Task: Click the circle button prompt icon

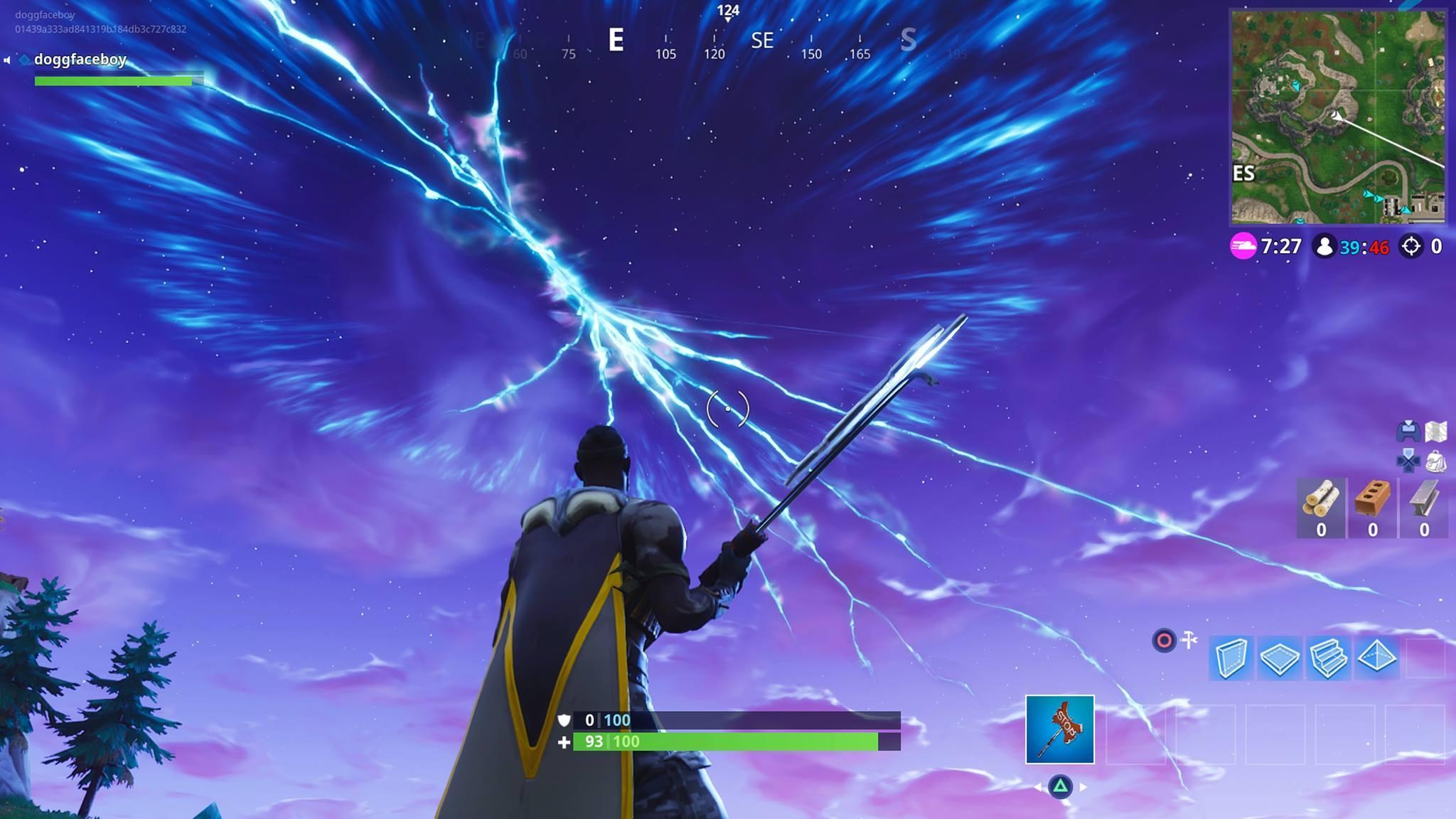Action: coord(1164,641)
